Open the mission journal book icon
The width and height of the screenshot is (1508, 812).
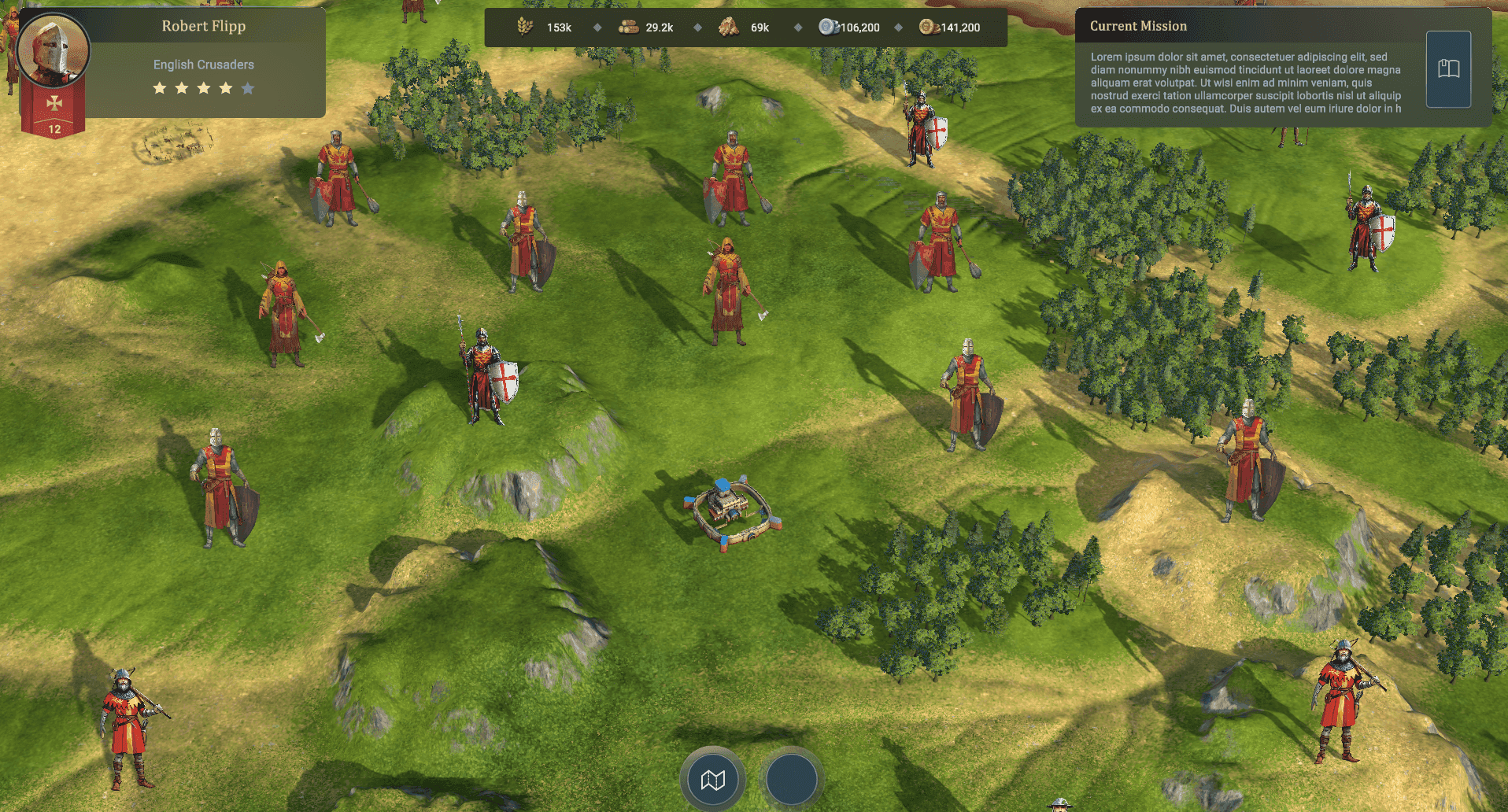tap(1448, 69)
